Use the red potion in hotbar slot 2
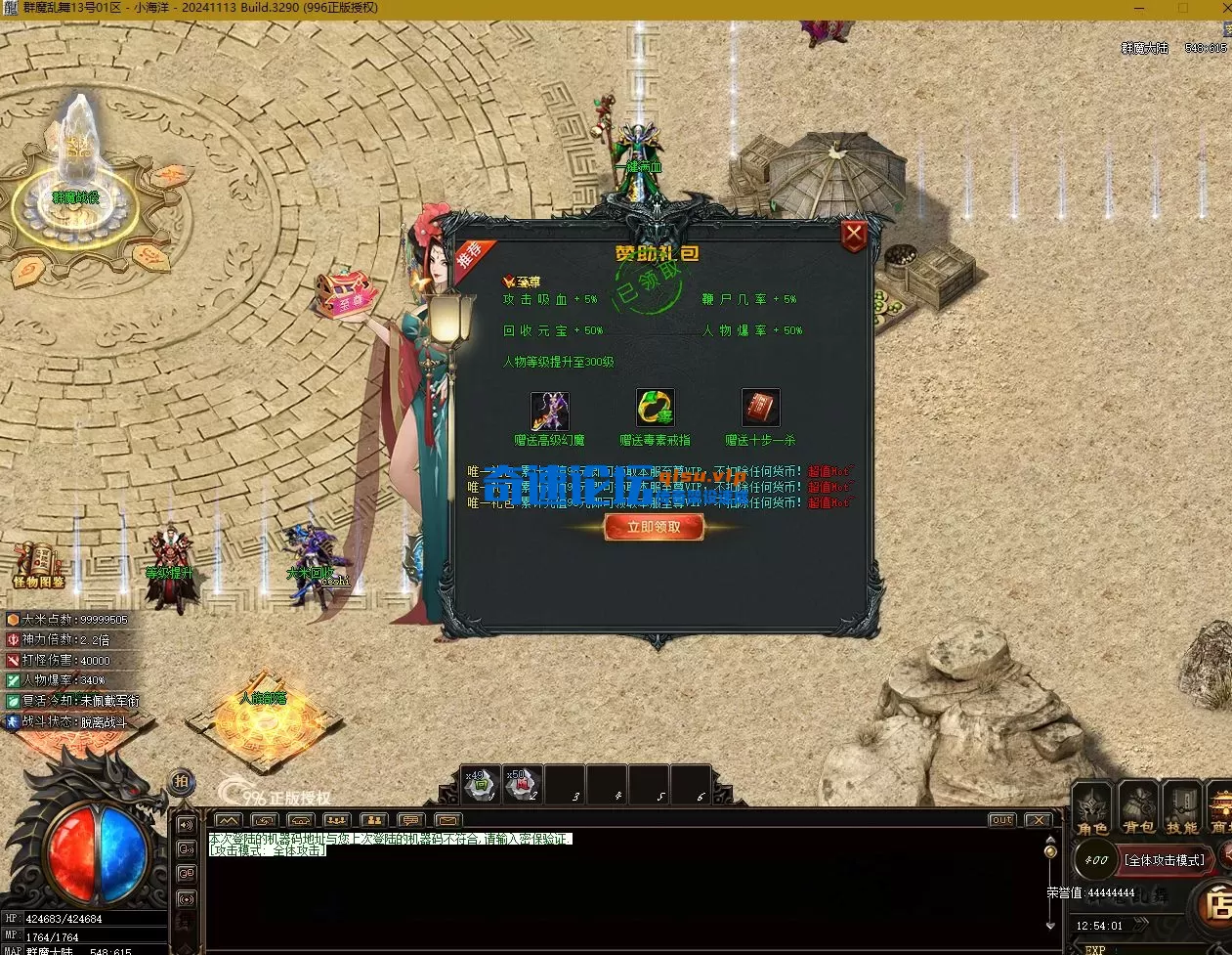The height and width of the screenshot is (955, 1232). 523,784
